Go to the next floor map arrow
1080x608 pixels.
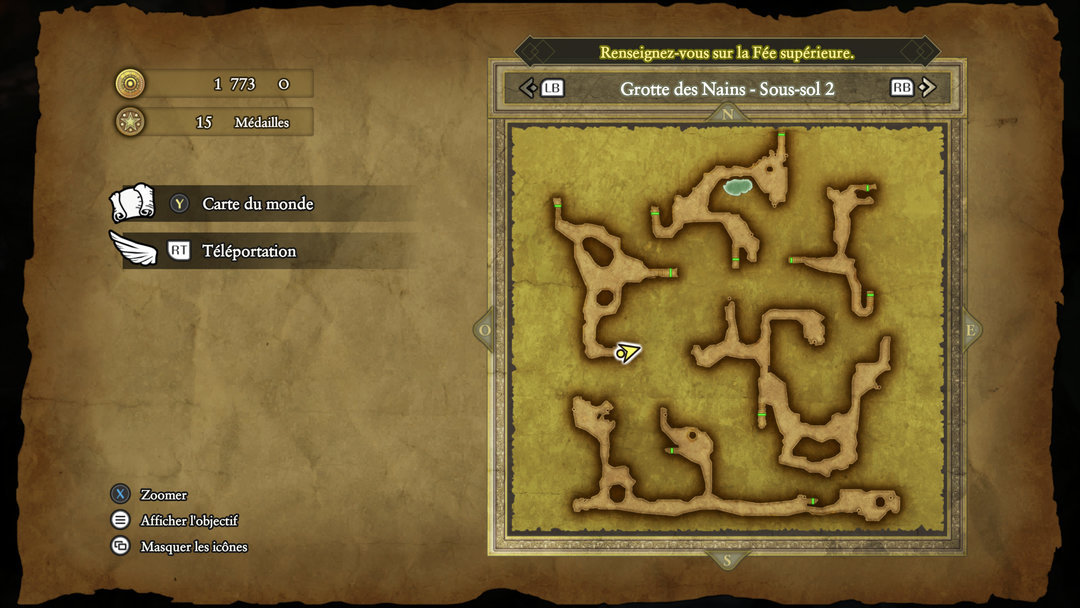(926, 88)
